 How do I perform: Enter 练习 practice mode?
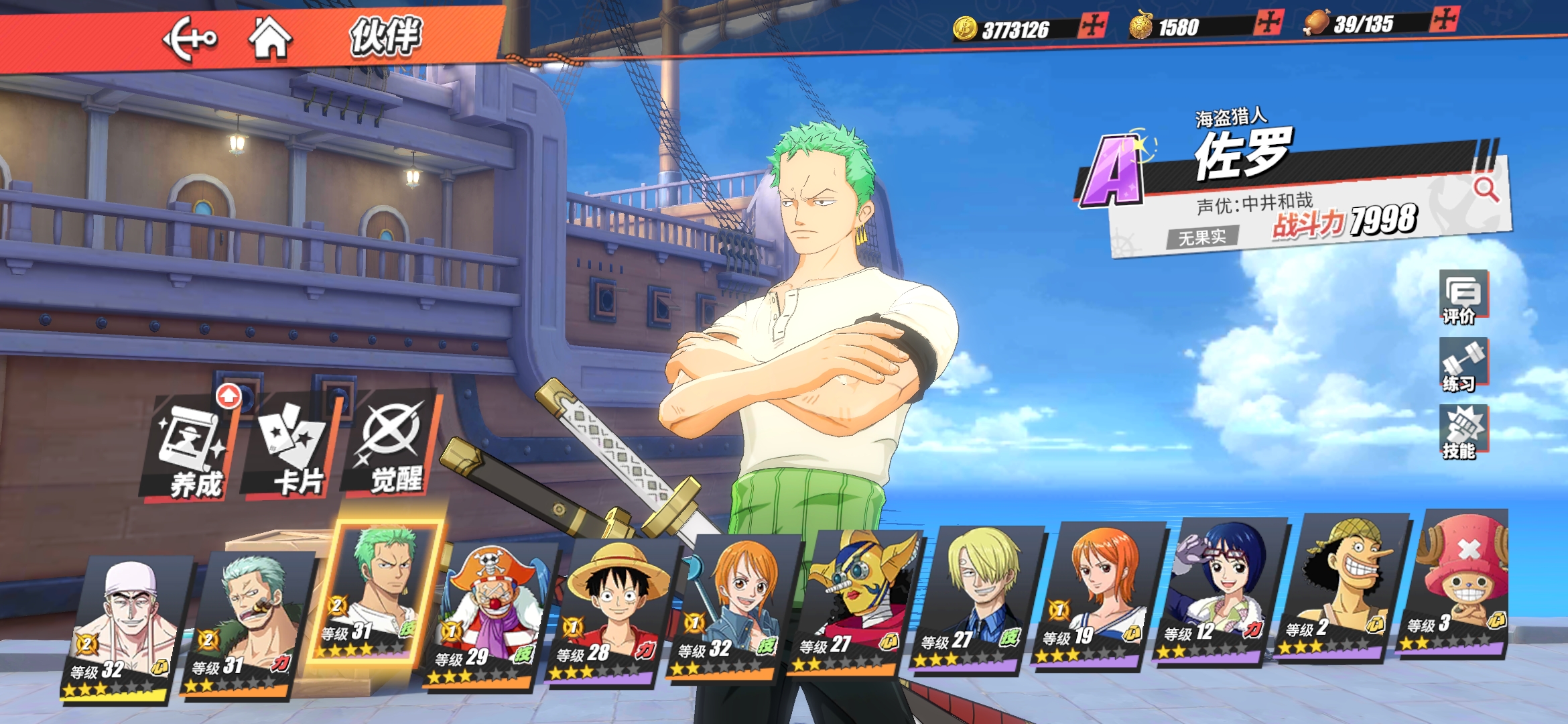click(x=1462, y=365)
